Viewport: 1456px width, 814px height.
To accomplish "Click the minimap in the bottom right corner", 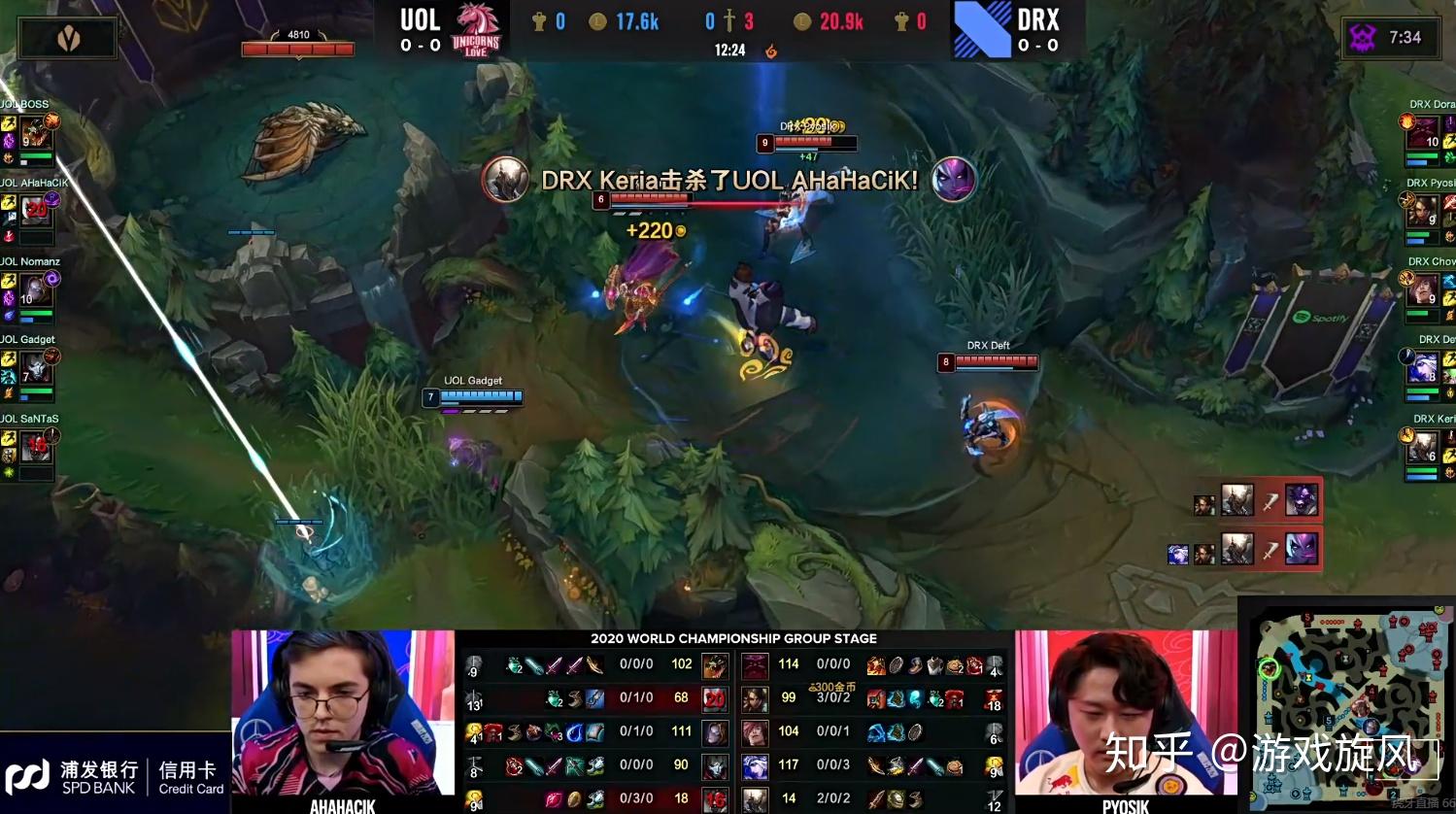I will (x=1348, y=706).
